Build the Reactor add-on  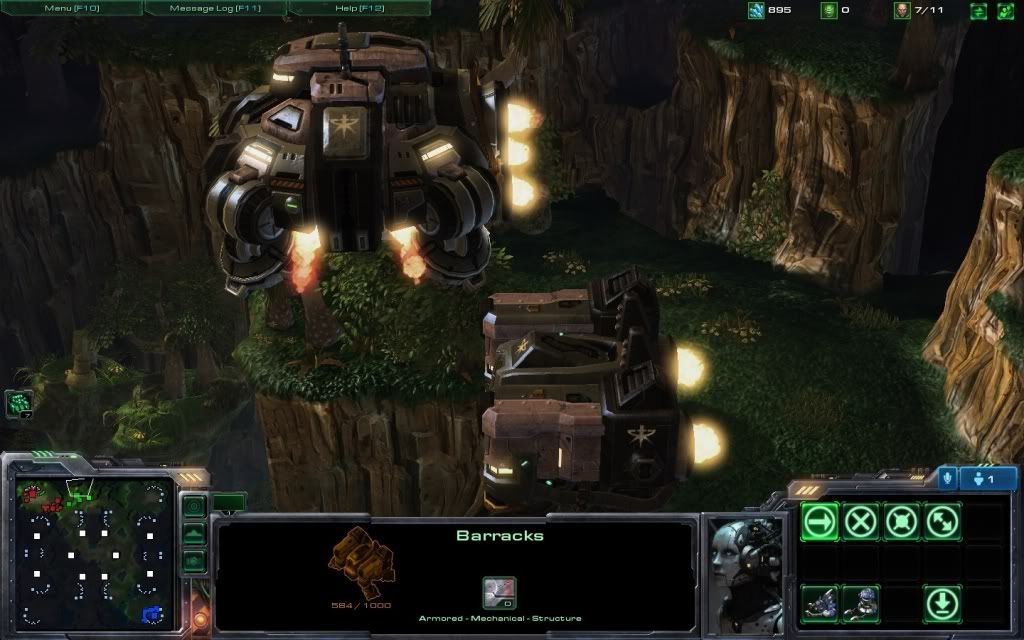pyautogui.click(x=861, y=603)
